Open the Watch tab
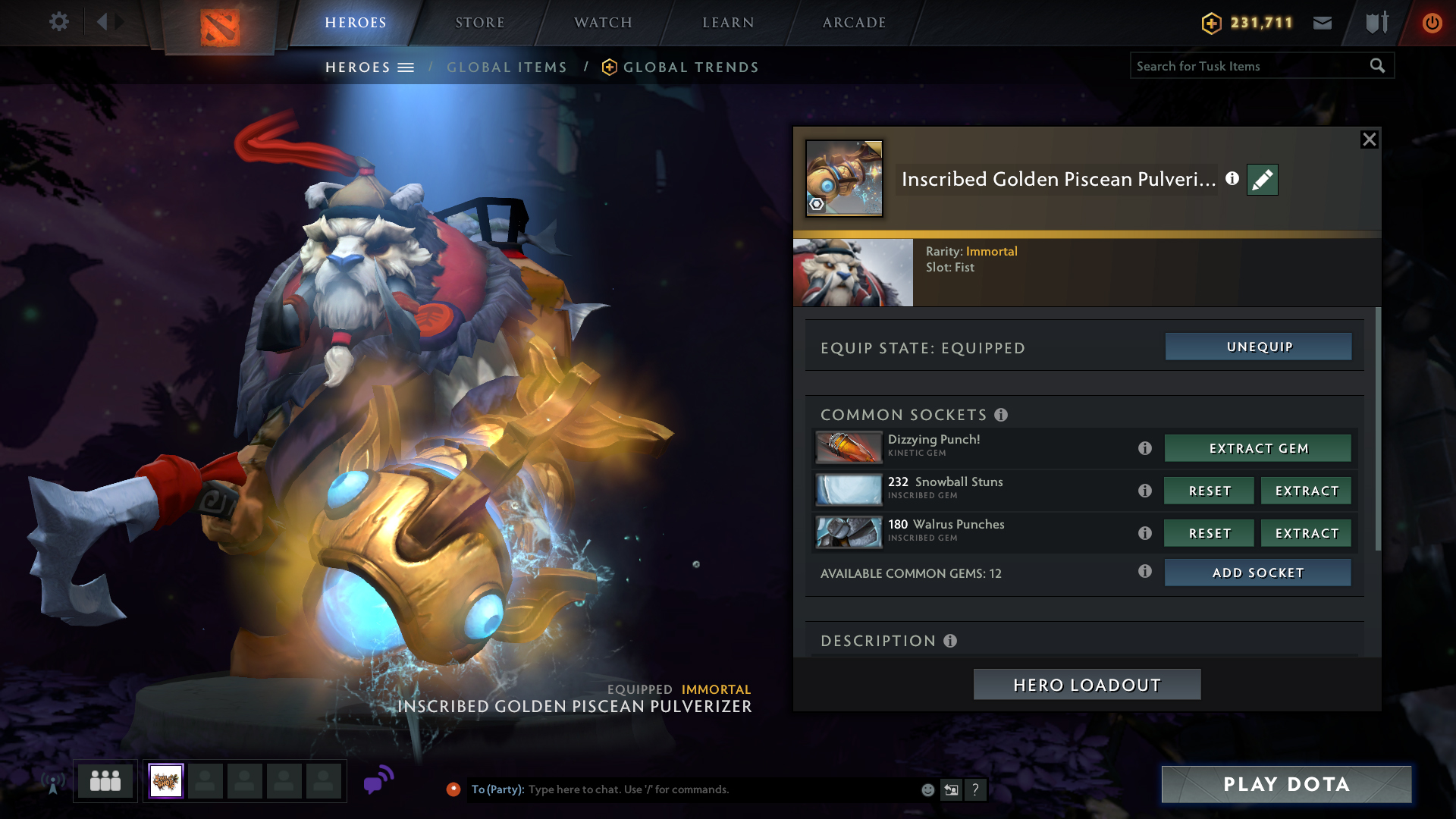Viewport: 1456px width, 819px height. [x=603, y=23]
